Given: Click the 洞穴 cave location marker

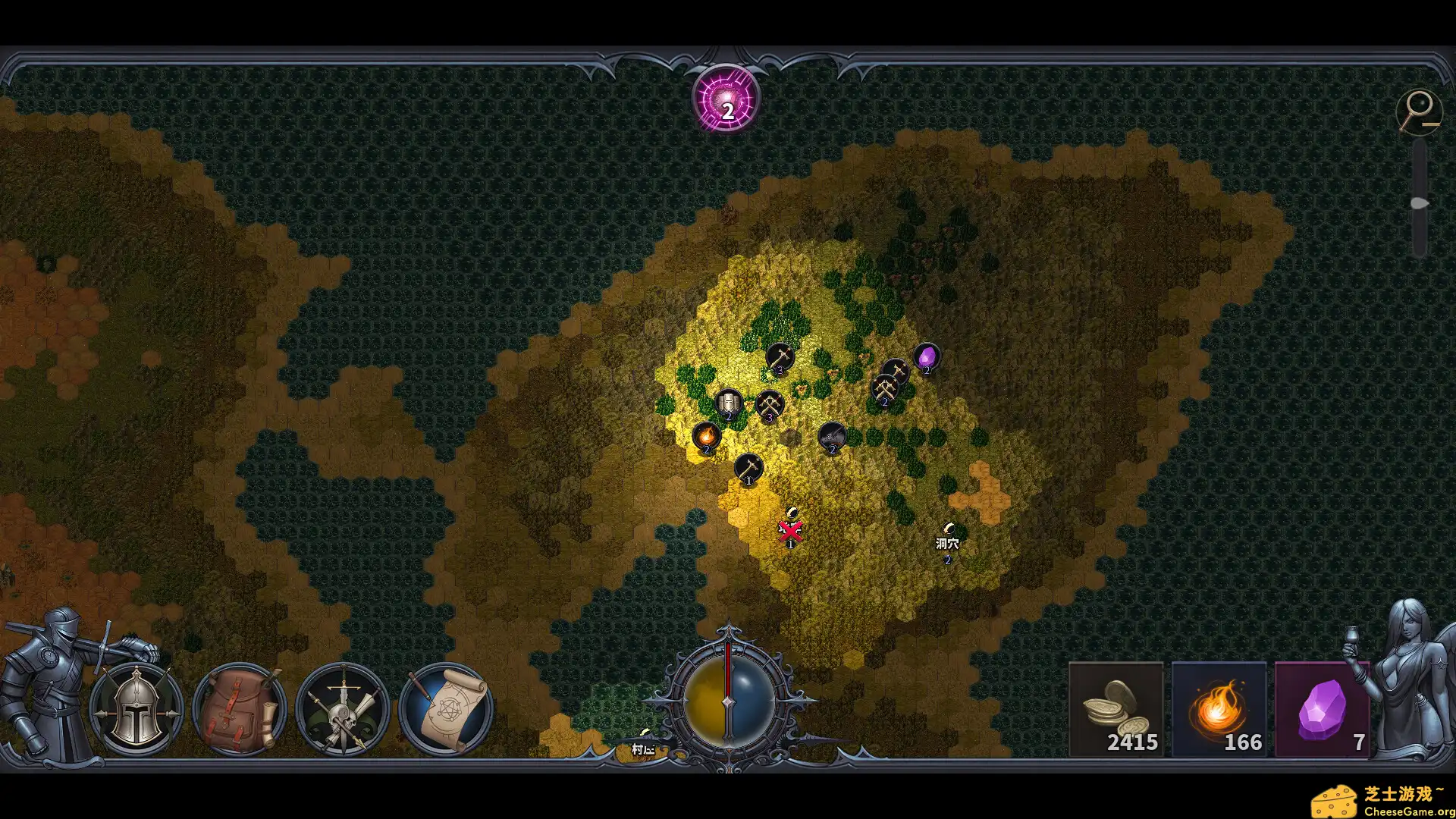Looking at the screenshot, I should click(947, 543).
